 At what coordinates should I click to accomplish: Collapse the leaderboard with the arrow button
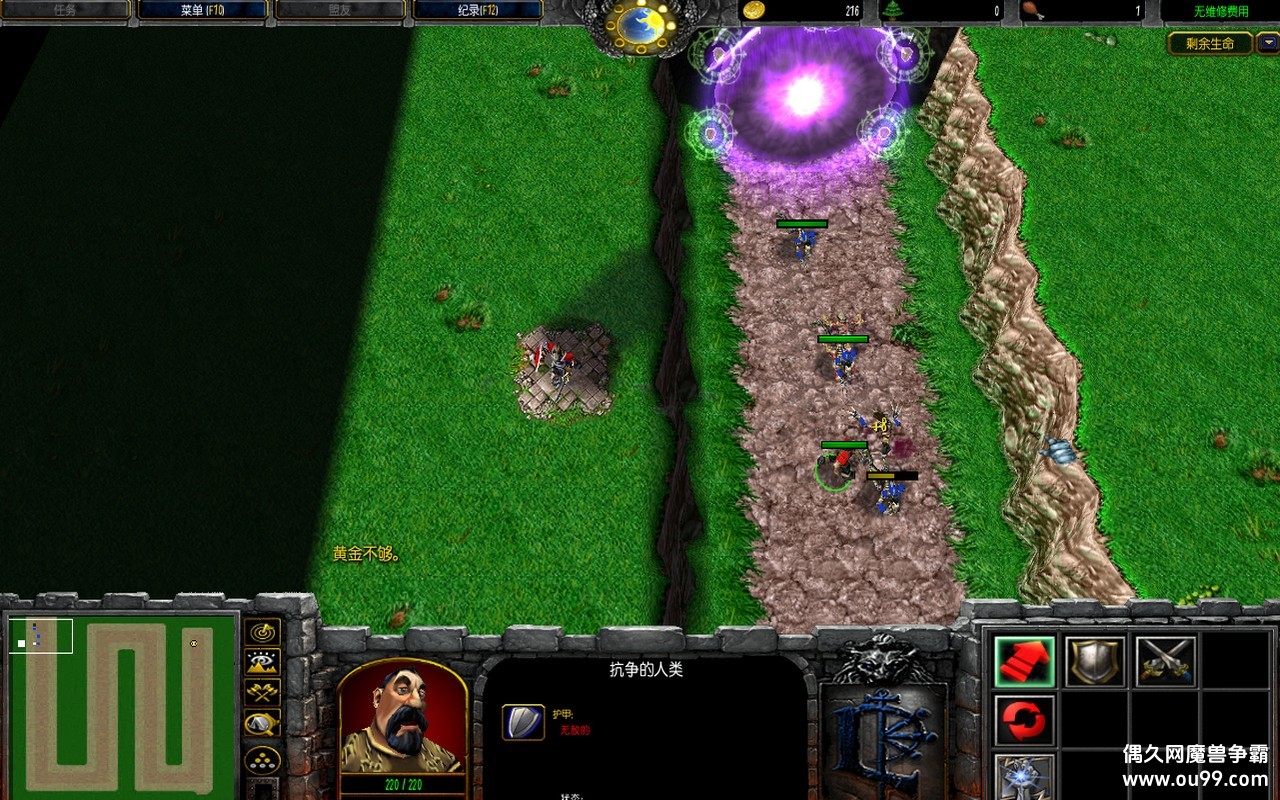(1267, 43)
